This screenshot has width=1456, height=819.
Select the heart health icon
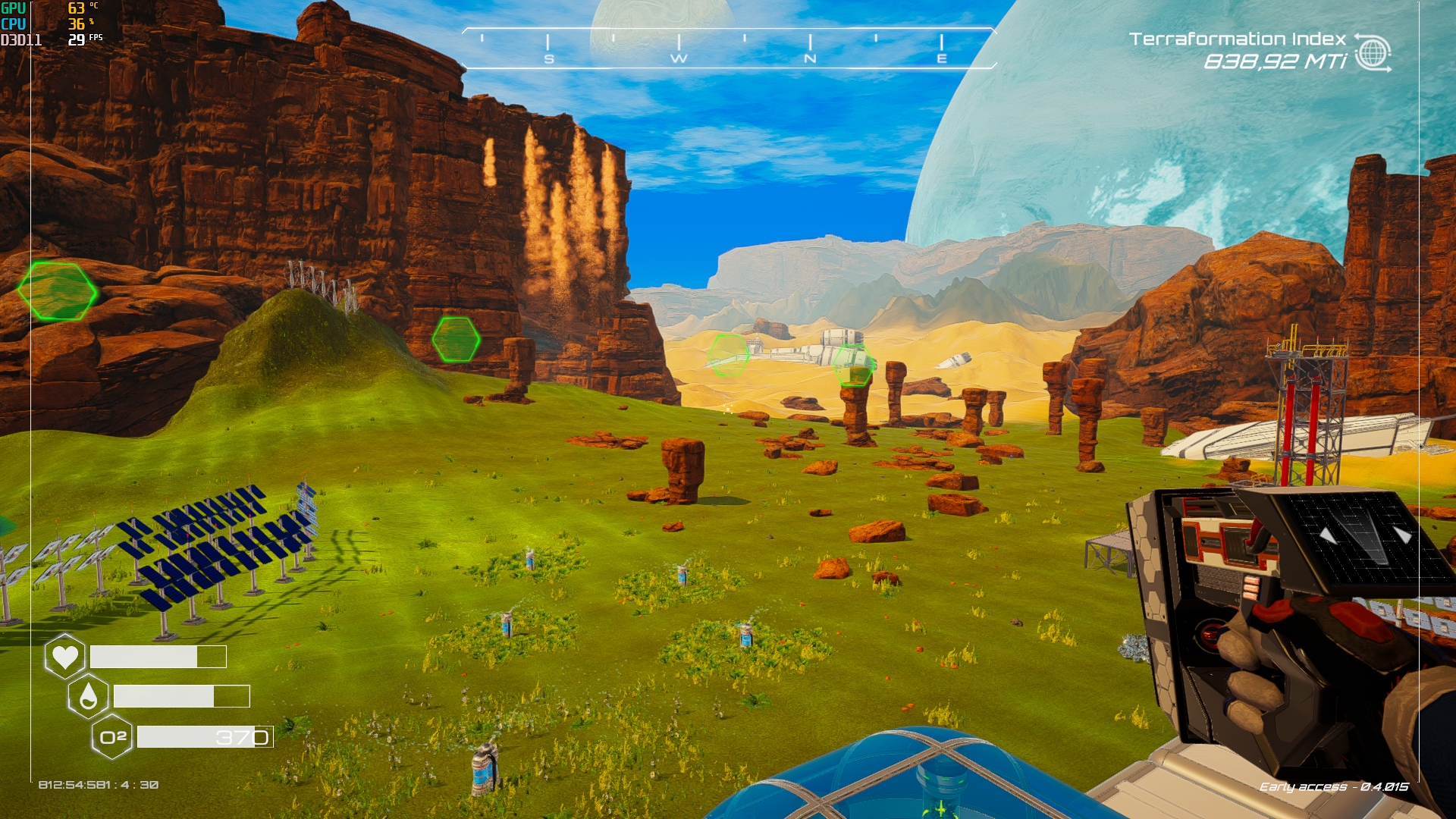[x=64, y=656]
